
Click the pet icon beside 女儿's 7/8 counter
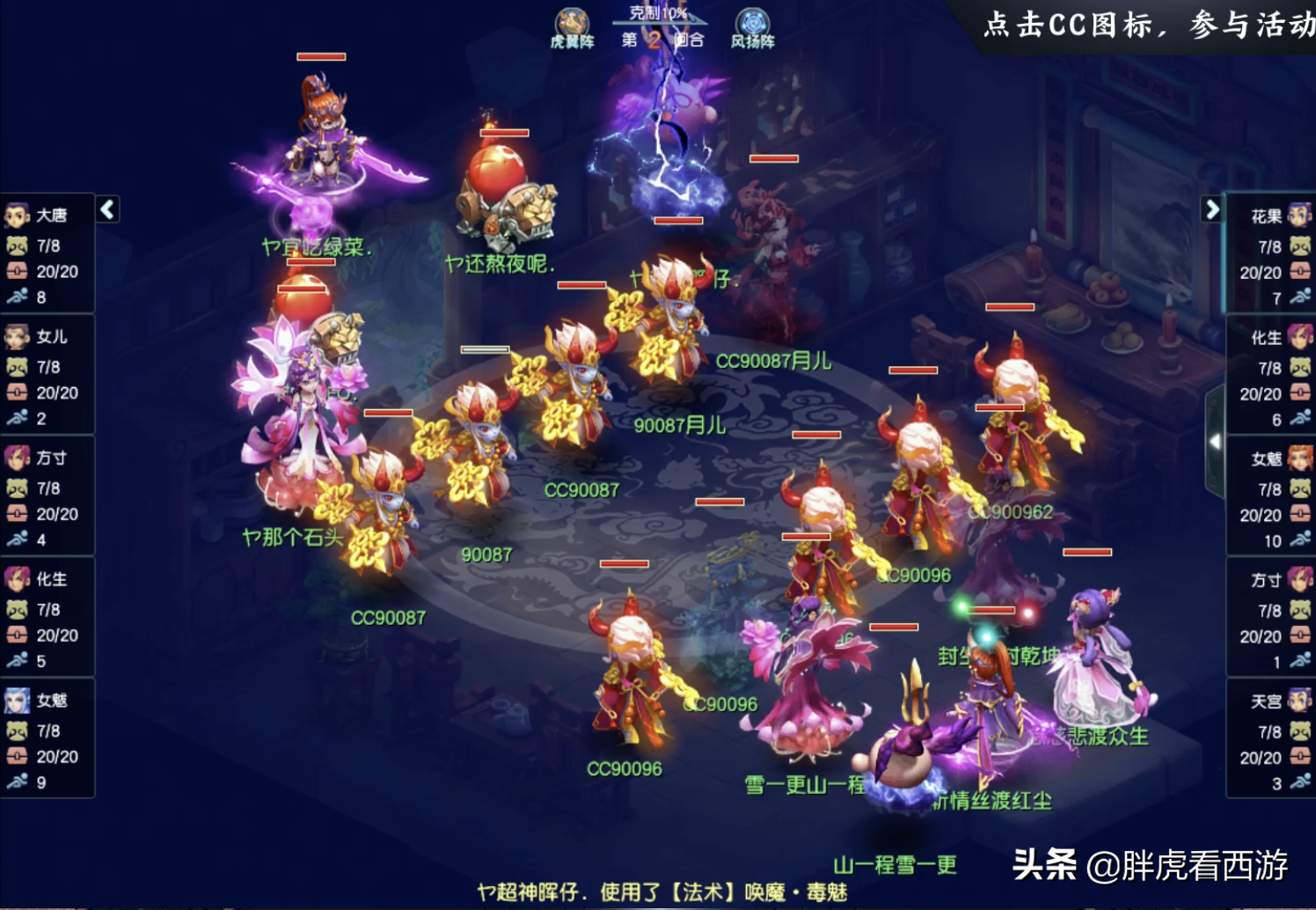(x=18, y=367)
